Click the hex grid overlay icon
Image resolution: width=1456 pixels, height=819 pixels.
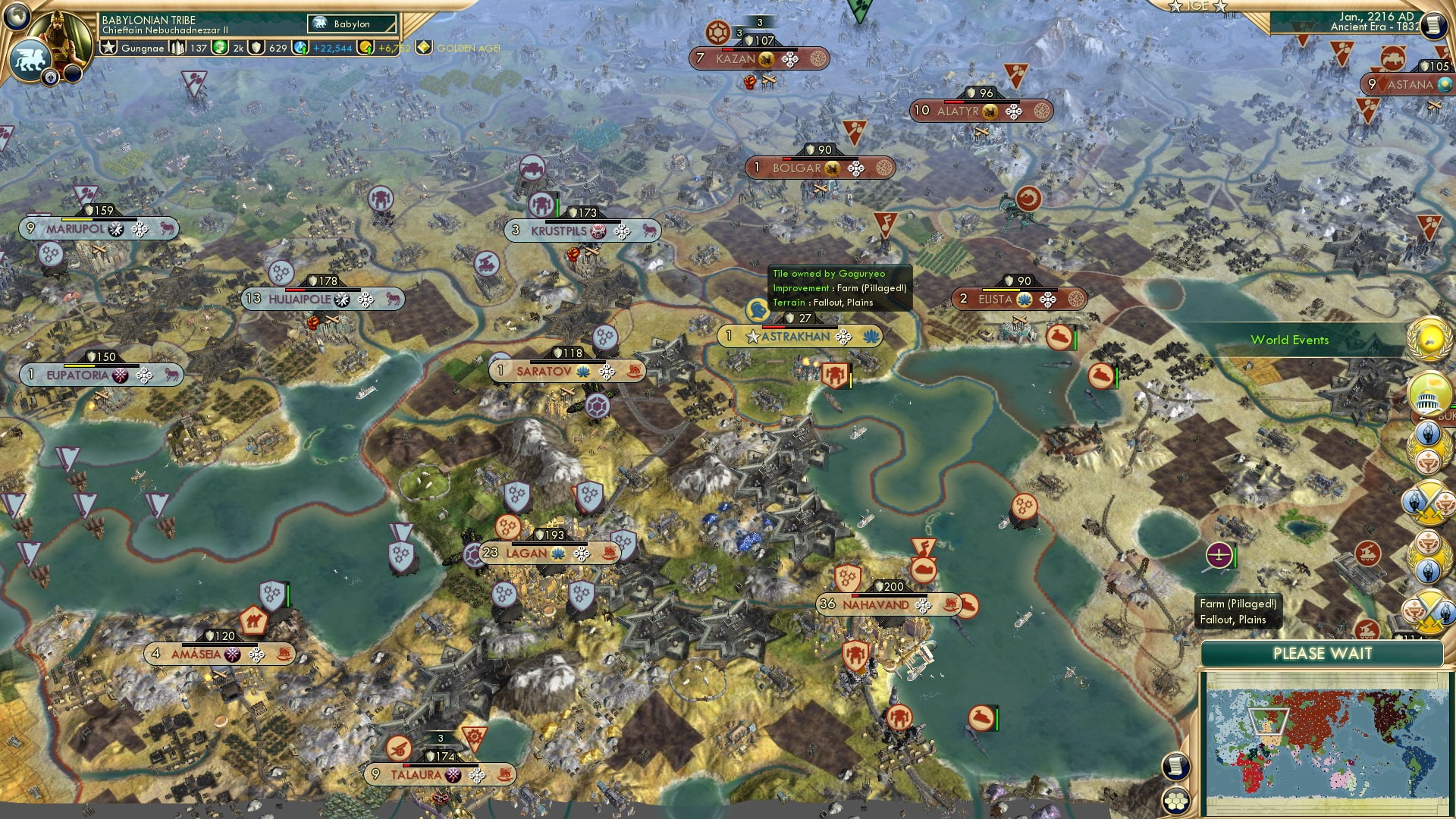tap(1176, 801)
